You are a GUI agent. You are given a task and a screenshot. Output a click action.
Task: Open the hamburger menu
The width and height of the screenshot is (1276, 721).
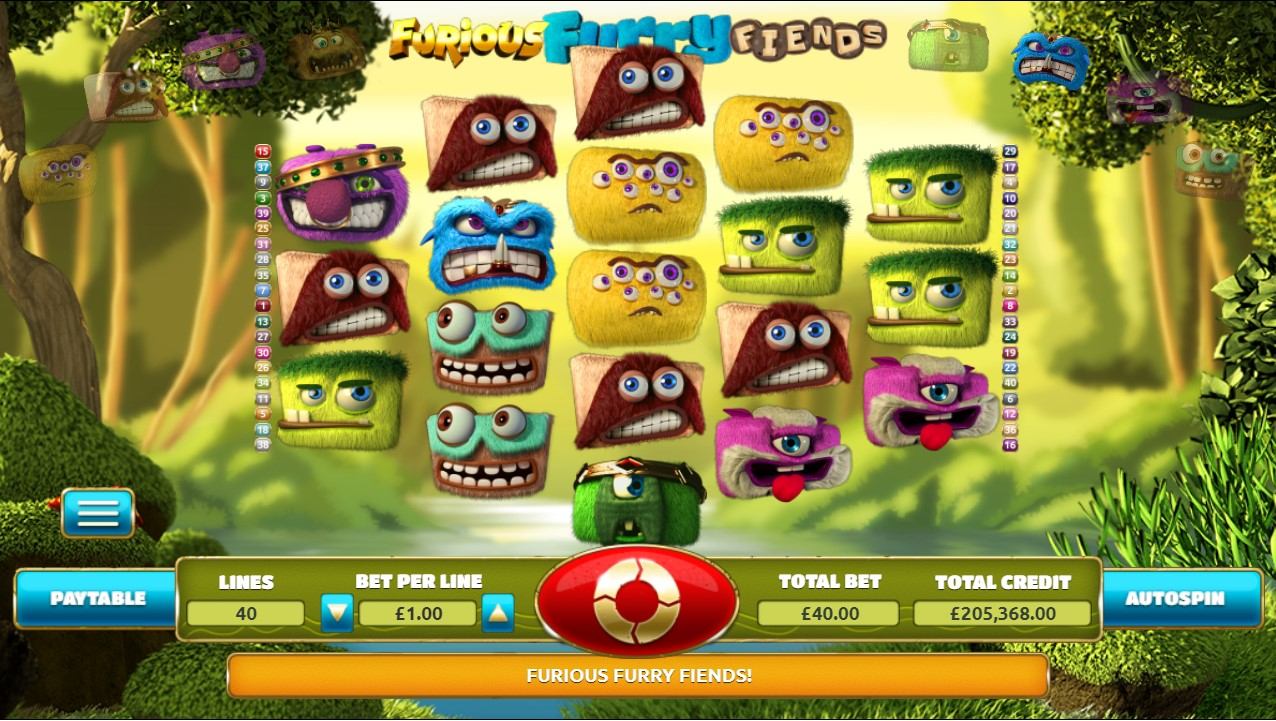click(98, 513)
